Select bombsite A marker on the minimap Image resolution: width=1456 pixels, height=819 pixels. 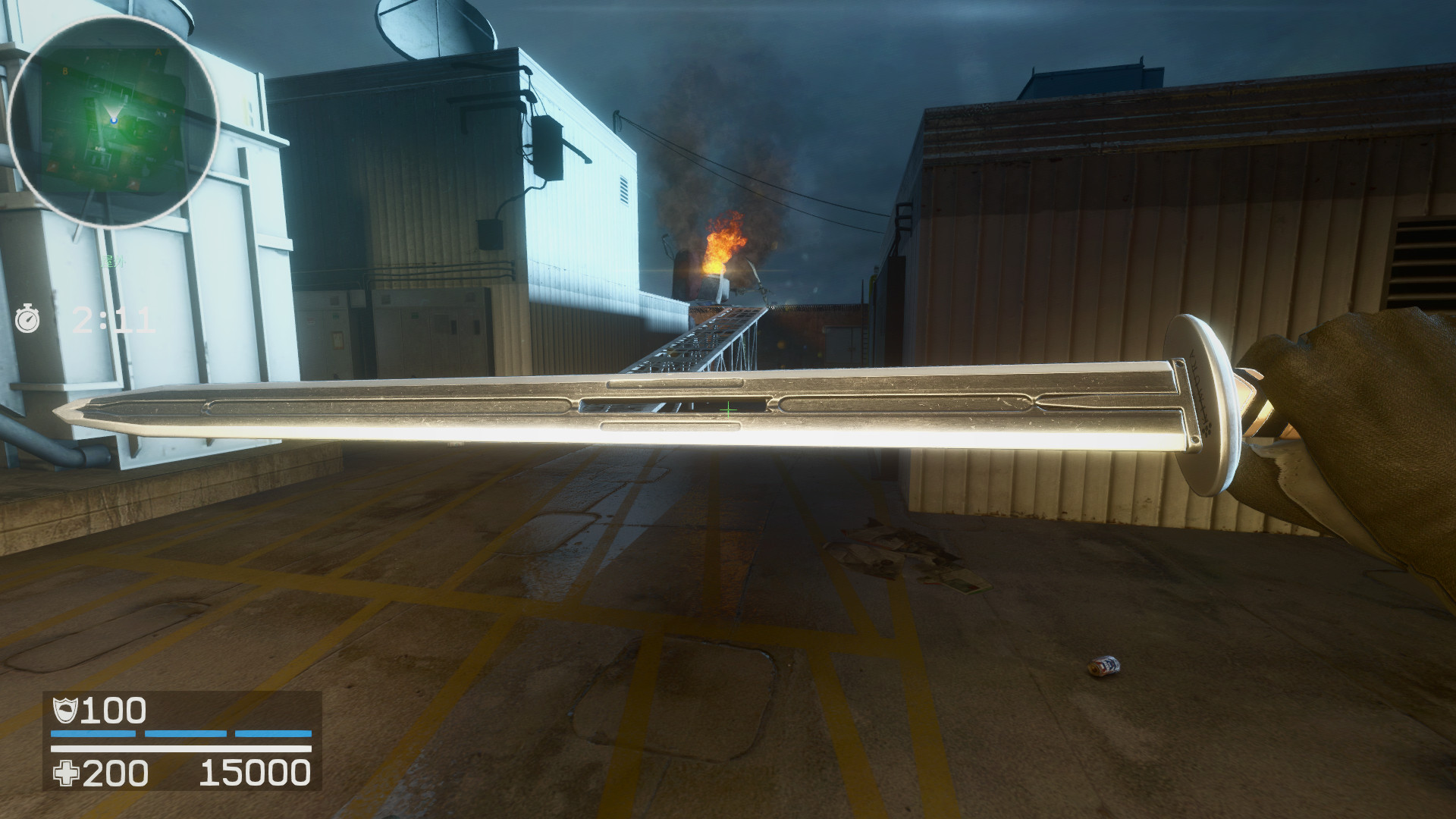click(x=157, y=52)
